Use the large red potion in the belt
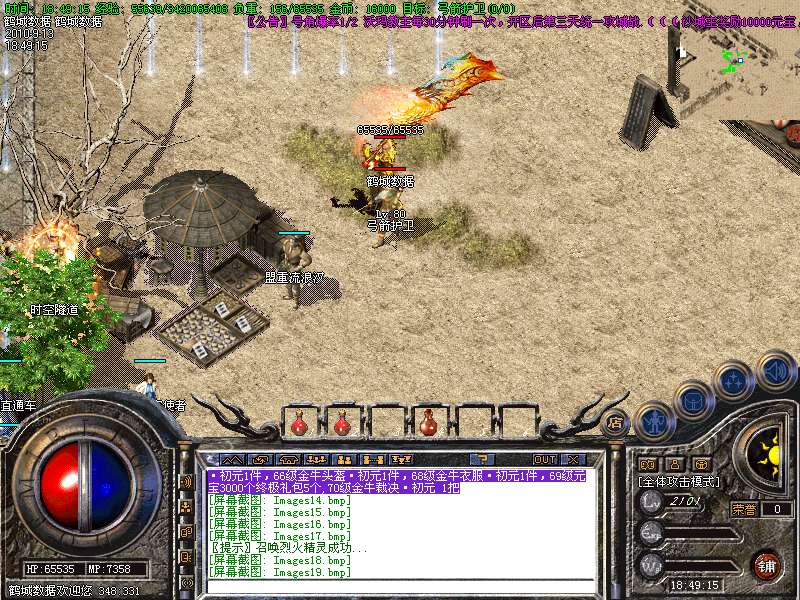The image size is (800, 600). click(428, 424)
